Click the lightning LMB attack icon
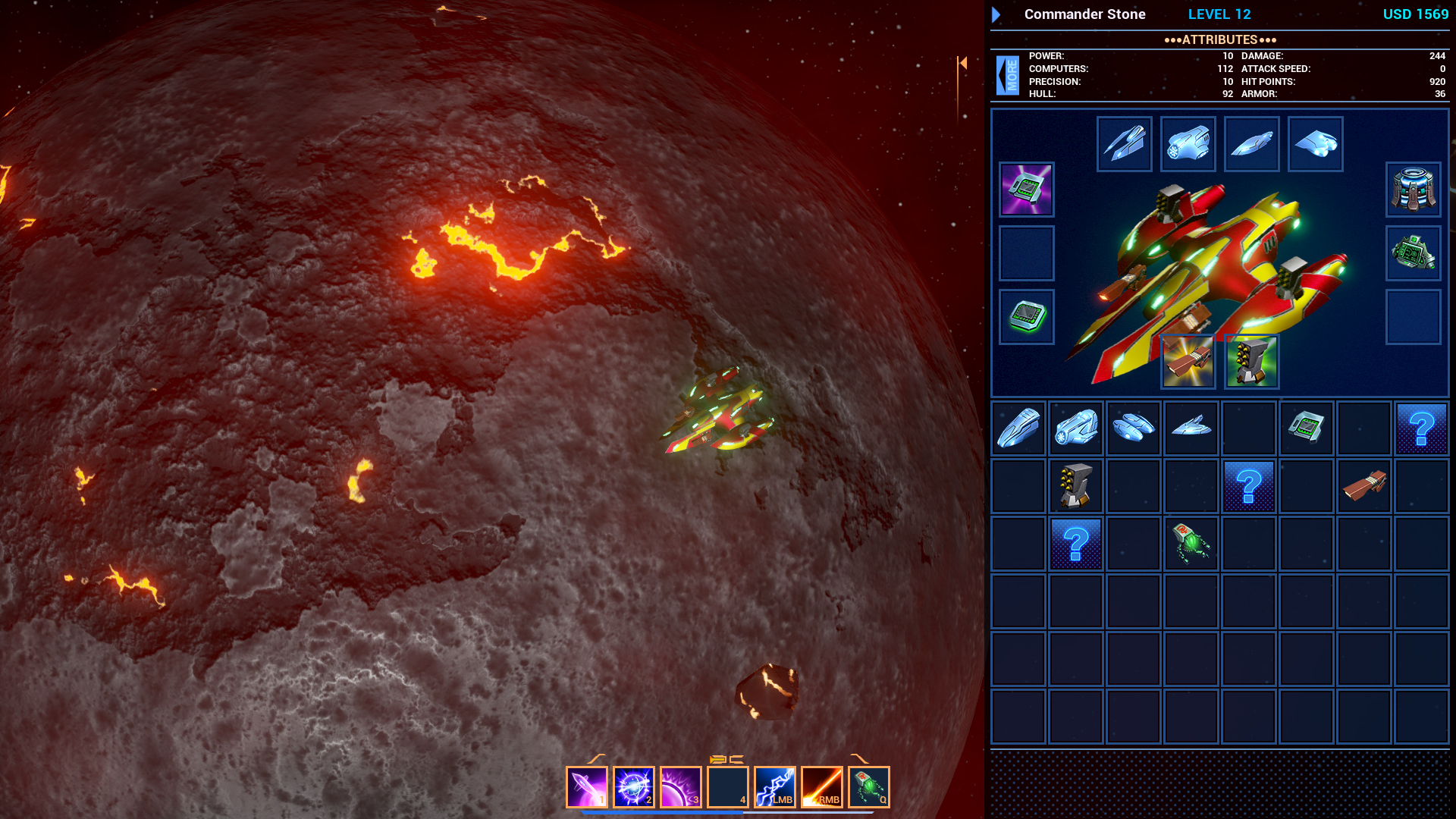This screenshot has width=1456, height=819. pyautogui.click(x=774, y=786)
